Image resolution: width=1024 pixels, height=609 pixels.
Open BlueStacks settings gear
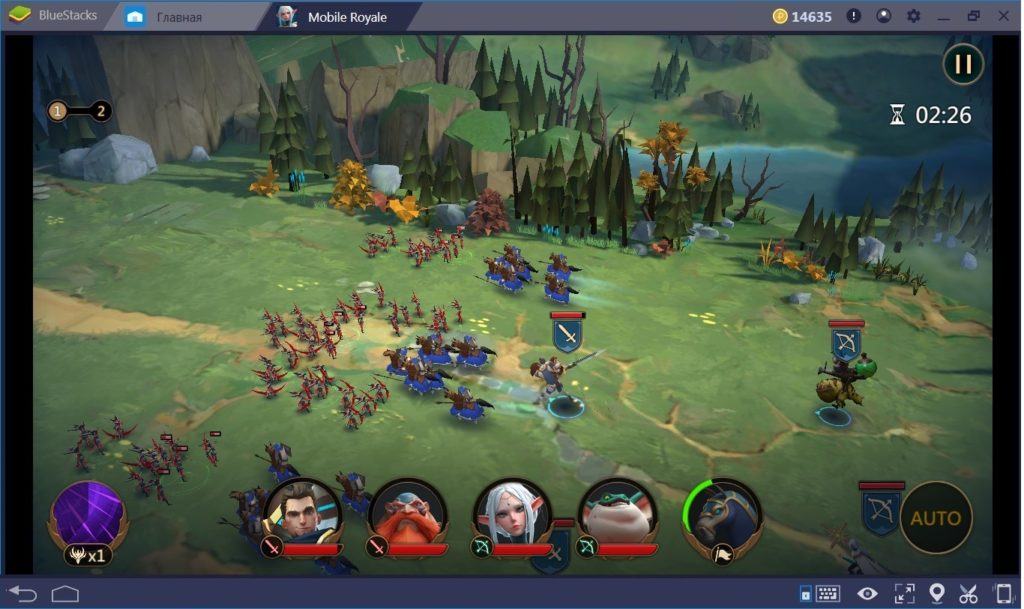tap(913, 16)
